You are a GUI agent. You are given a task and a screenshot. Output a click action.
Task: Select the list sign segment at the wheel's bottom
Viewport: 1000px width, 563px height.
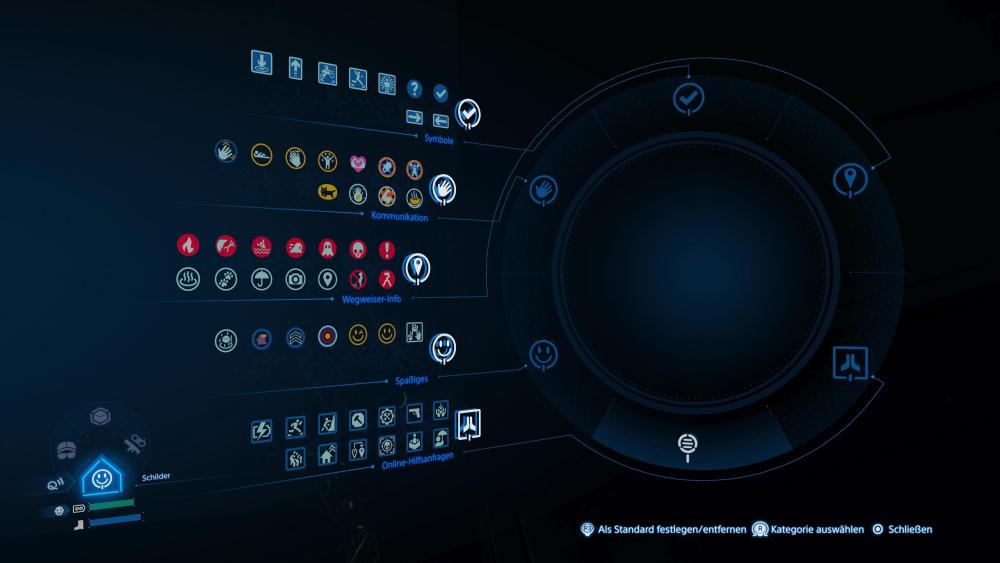coord(688,442)
